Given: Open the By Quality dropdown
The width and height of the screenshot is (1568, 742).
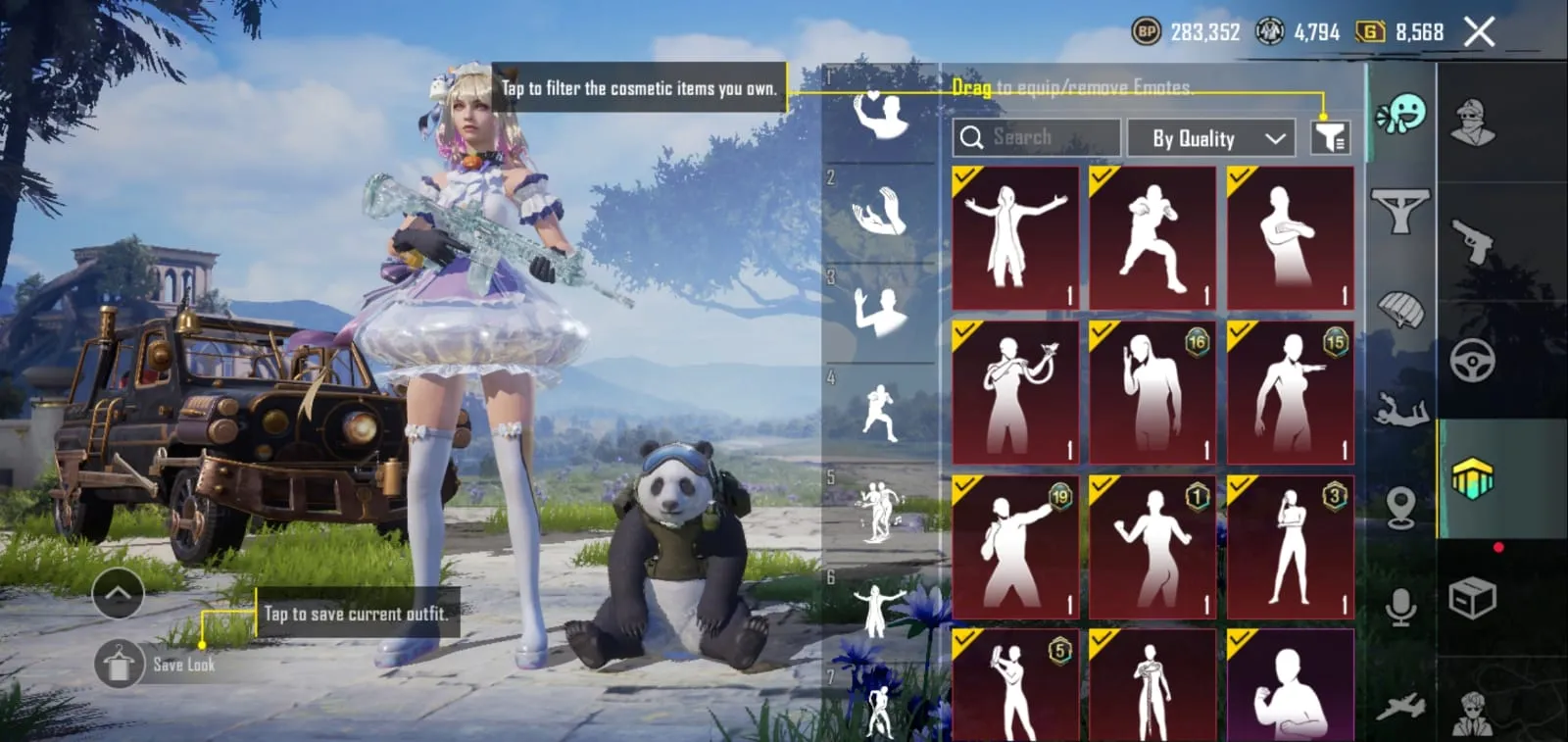Looking at the screenshot, I should click(x=1211, y=137).
